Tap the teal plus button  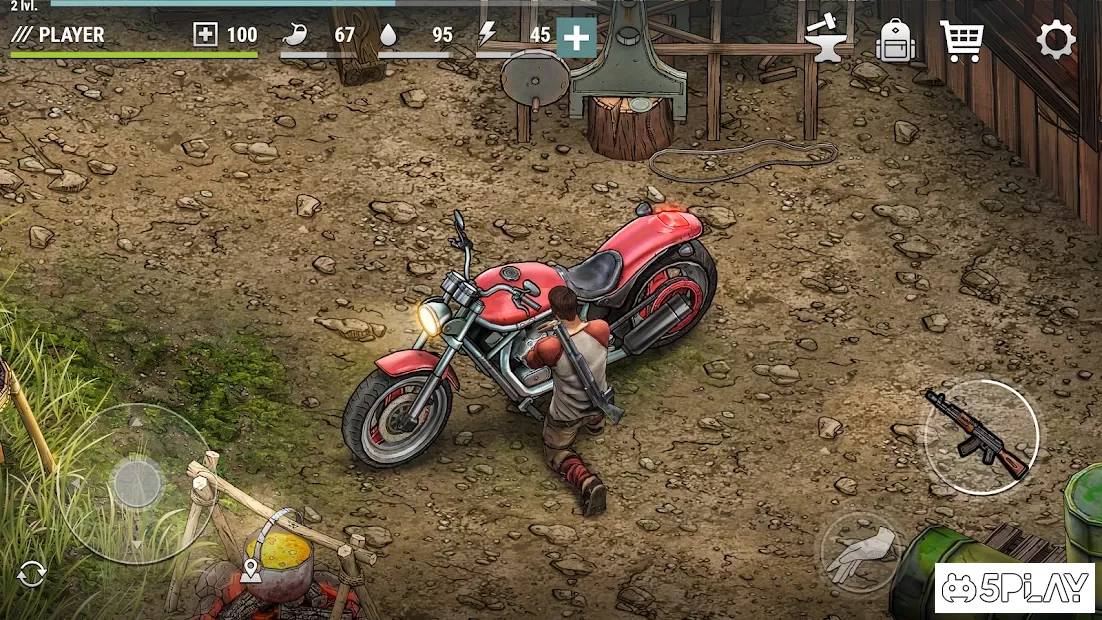click(576, 37)
